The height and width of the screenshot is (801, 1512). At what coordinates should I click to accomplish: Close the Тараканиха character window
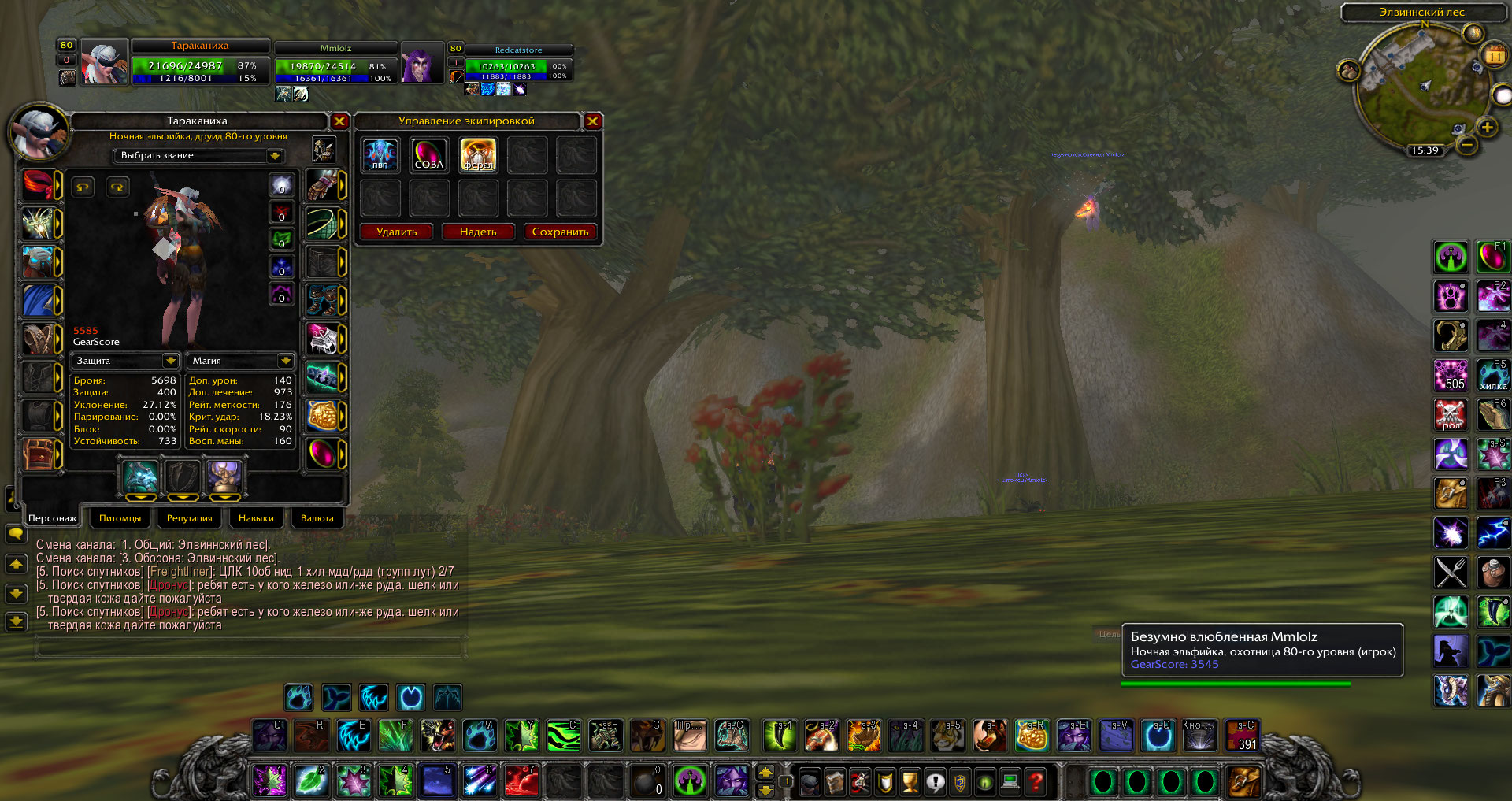pos(339,121)
